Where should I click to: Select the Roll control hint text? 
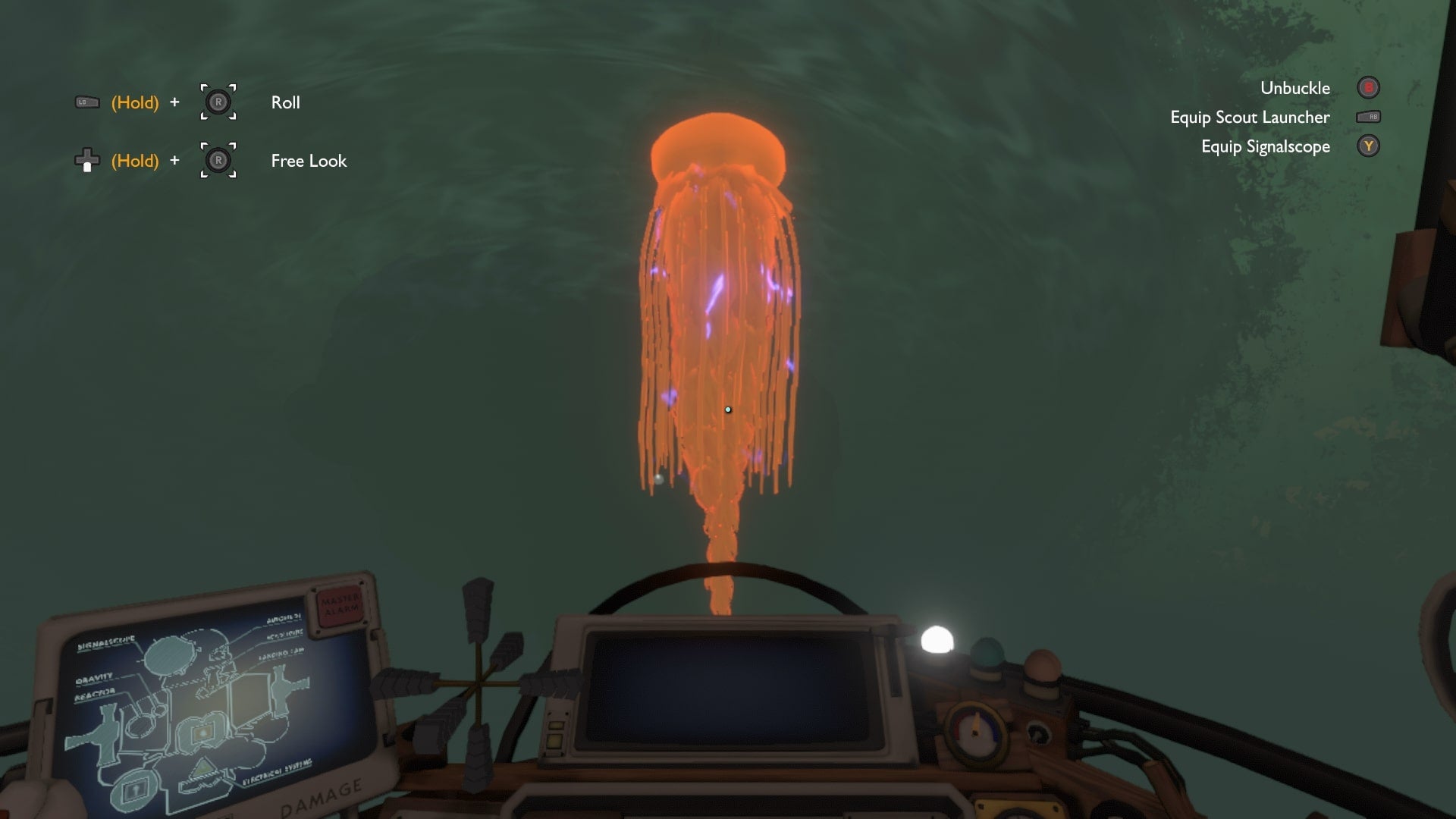(285, 102)
